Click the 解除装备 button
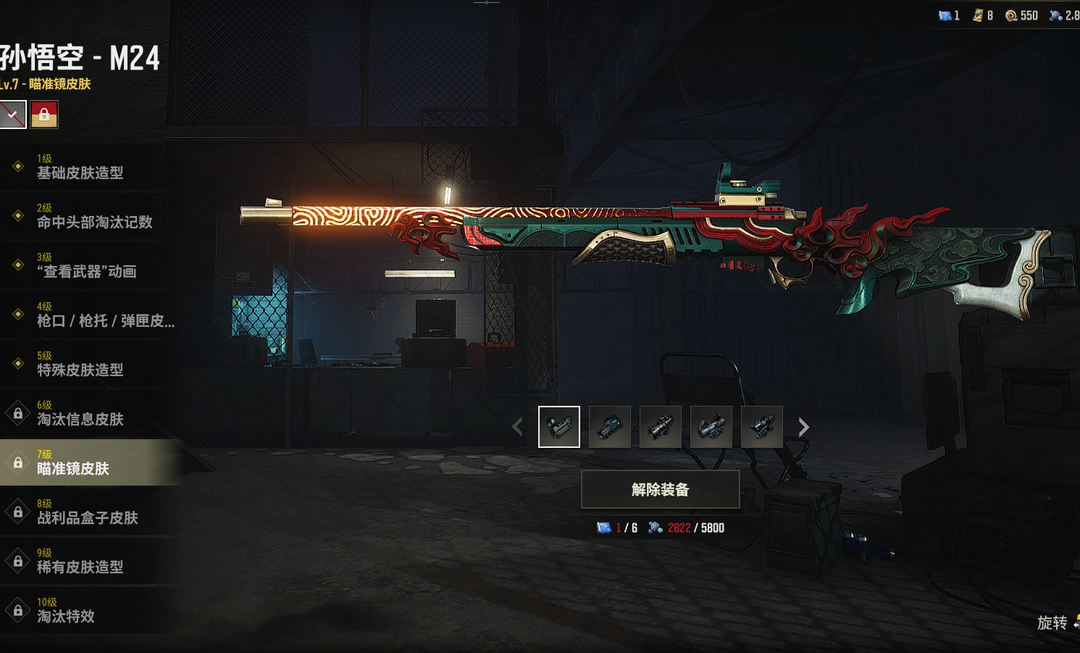 point(660,490)
